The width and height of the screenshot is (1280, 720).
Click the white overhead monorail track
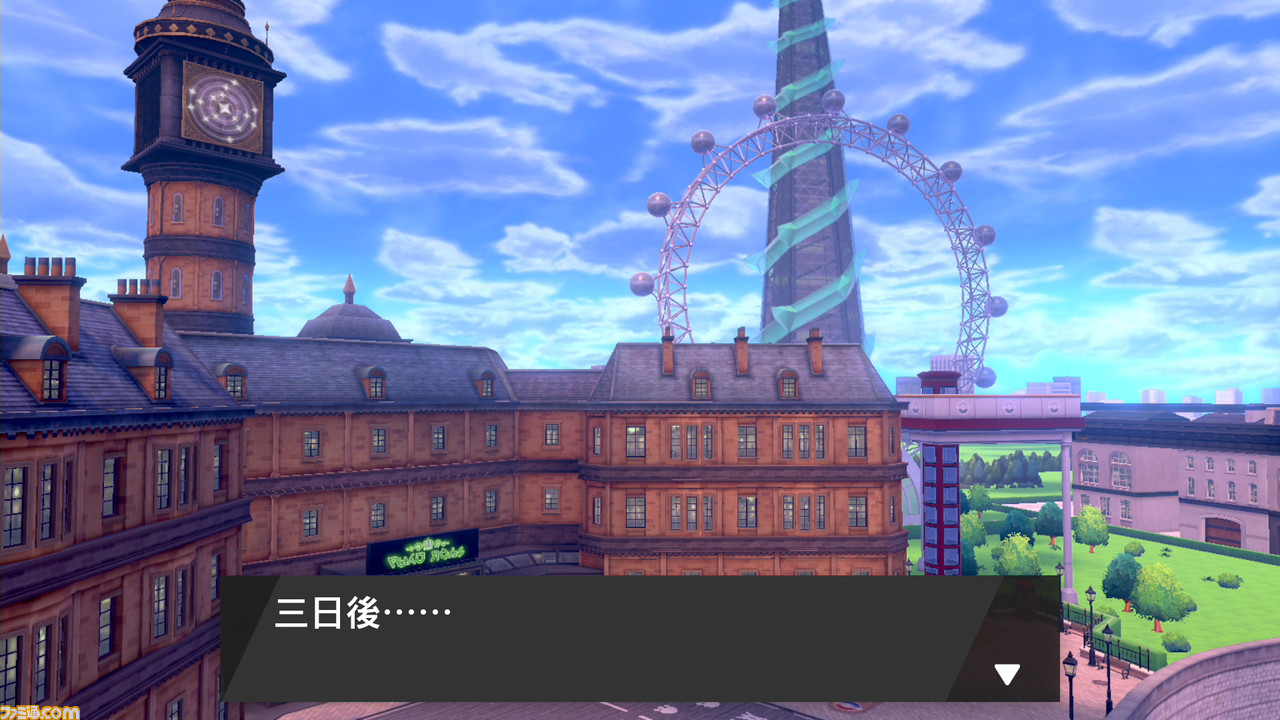click(990, 405)
